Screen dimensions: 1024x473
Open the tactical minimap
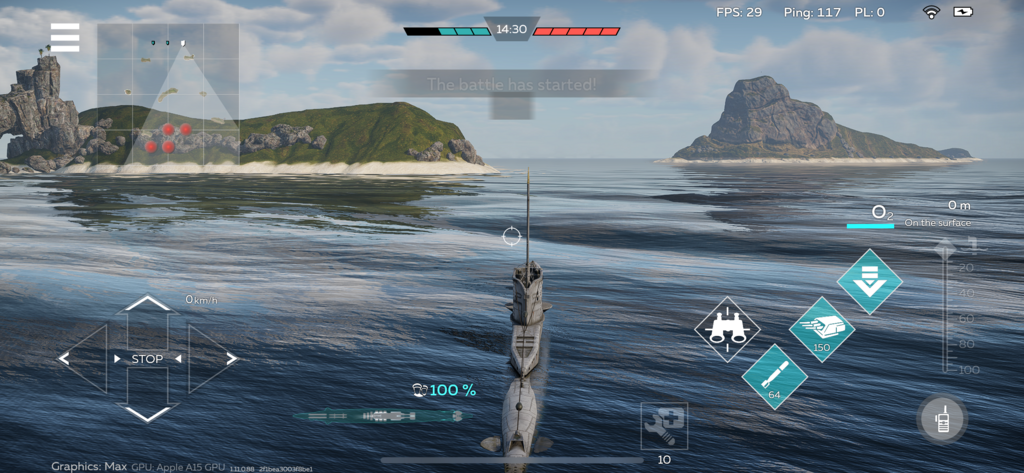[168, 94]
